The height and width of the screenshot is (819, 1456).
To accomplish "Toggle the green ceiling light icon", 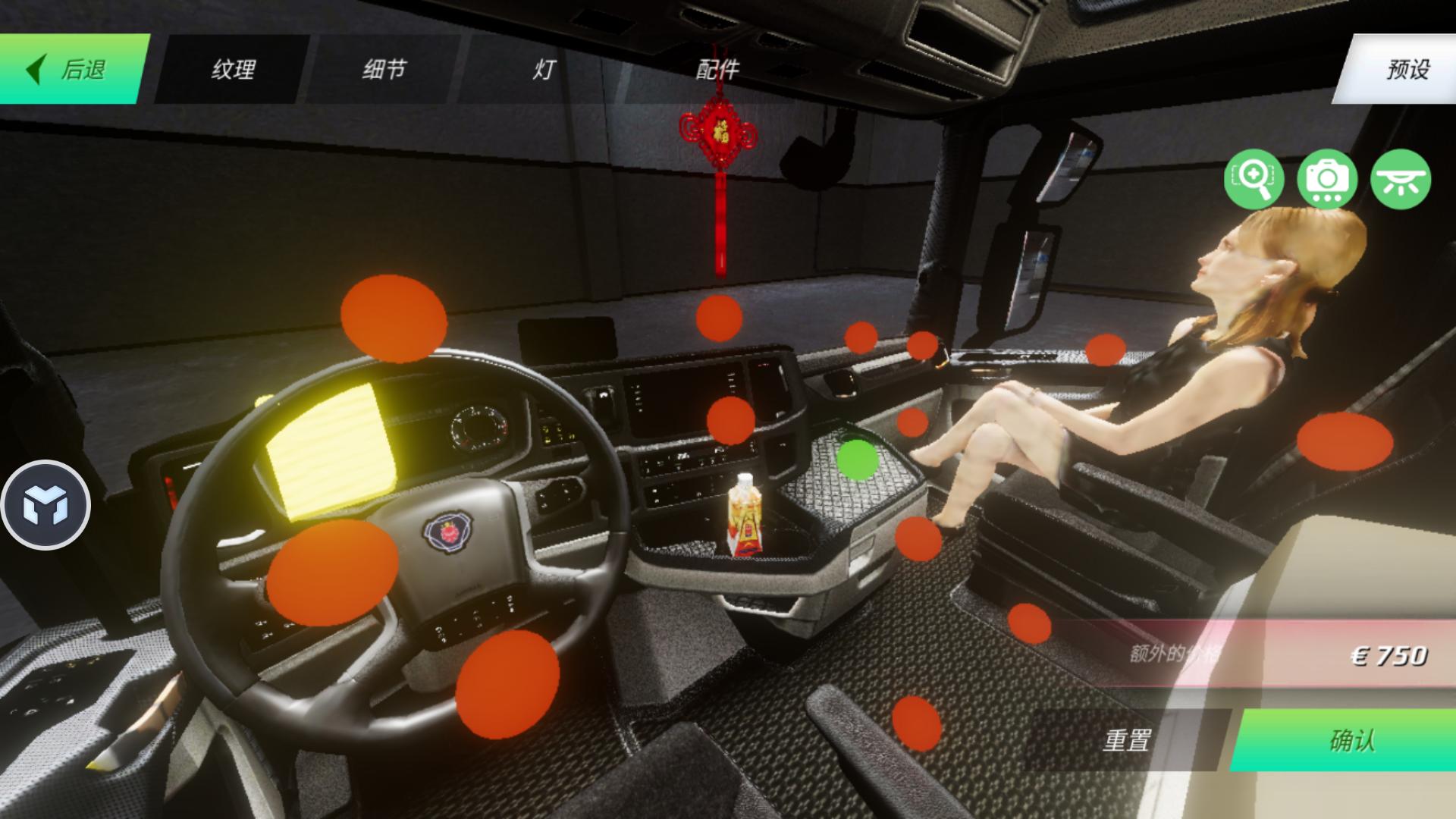I will click(1400, 179).
